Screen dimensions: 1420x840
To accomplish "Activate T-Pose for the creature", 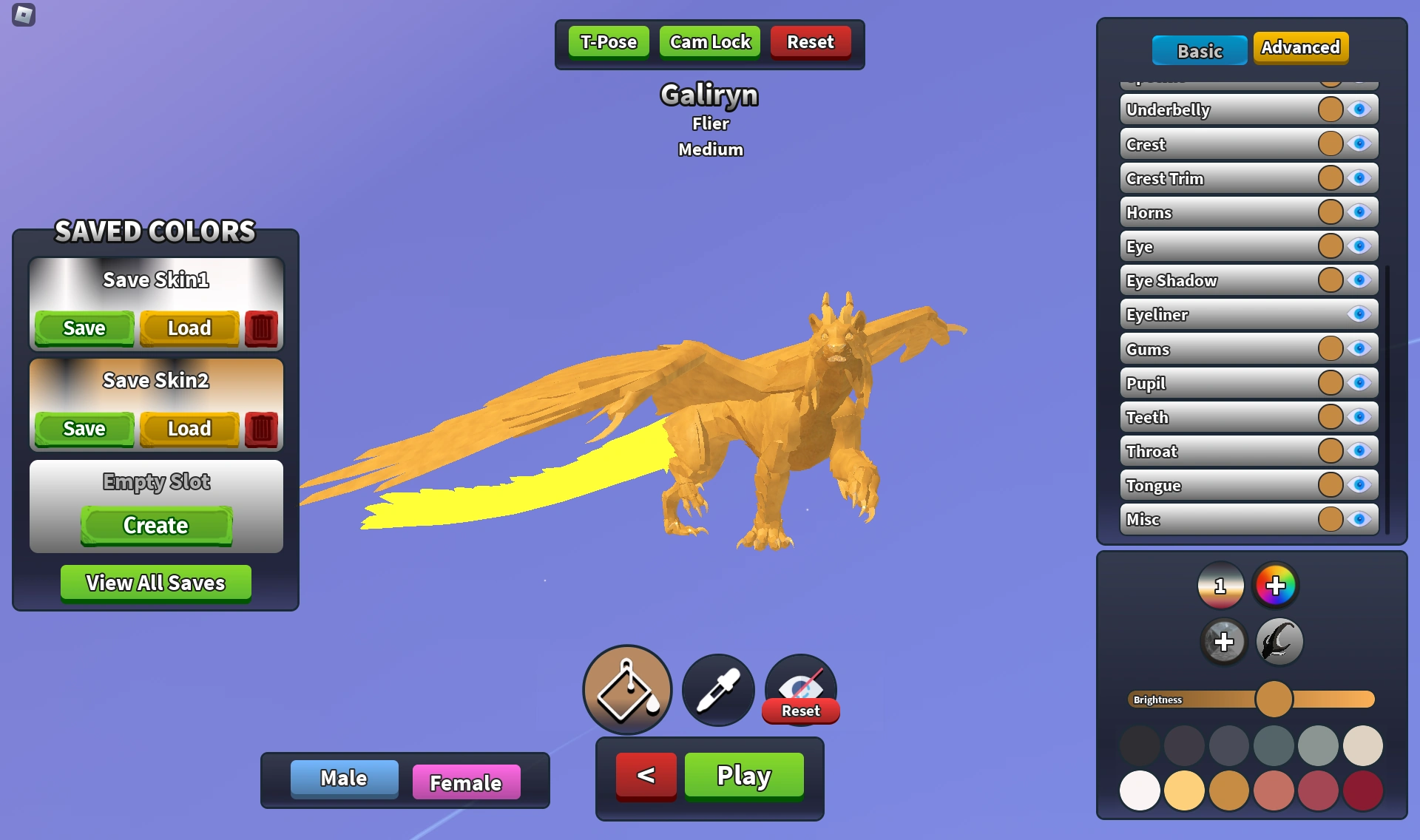I will tap(608, 41).
